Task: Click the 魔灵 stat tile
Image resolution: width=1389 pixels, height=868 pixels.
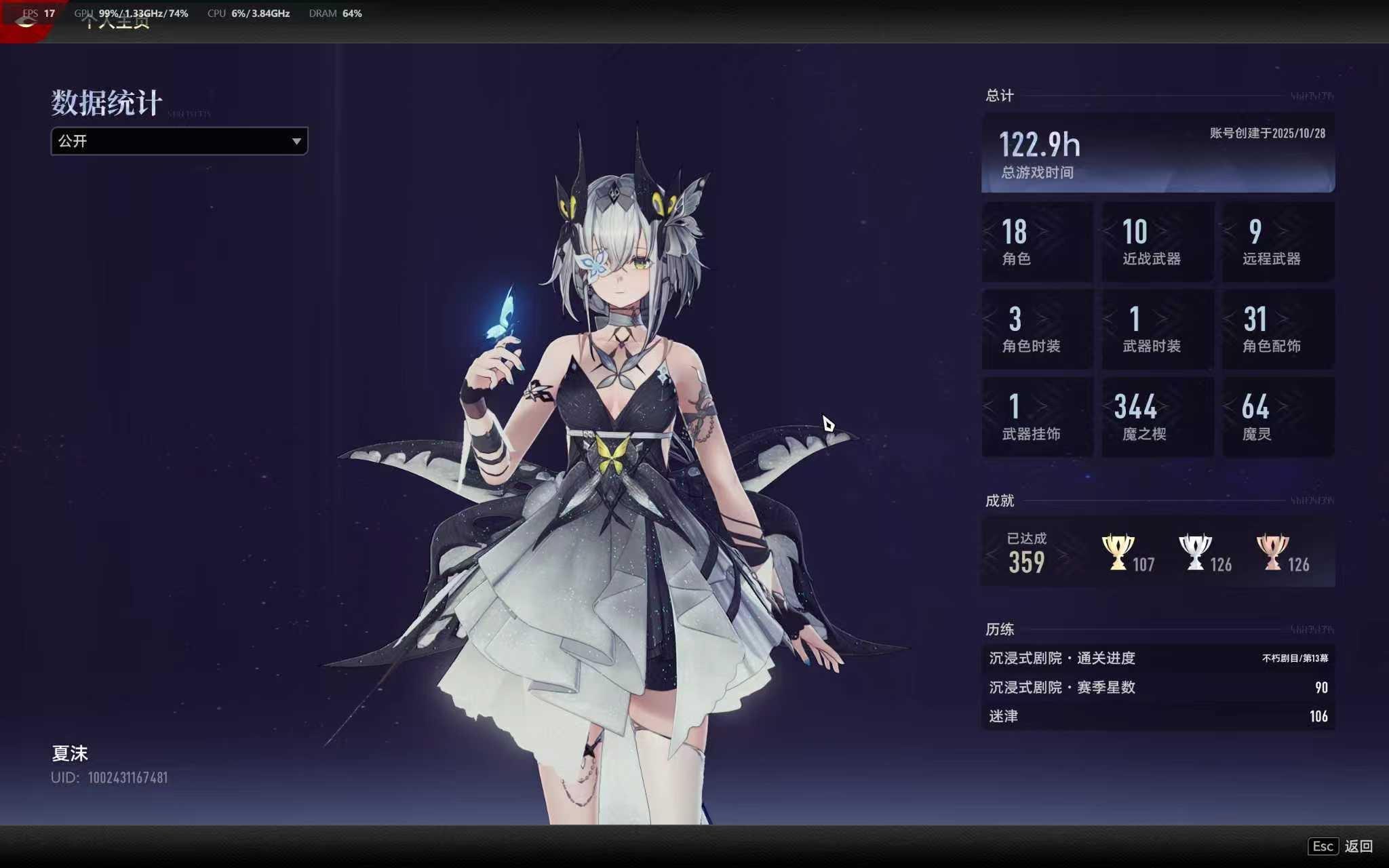Action: pos(1278,417)
